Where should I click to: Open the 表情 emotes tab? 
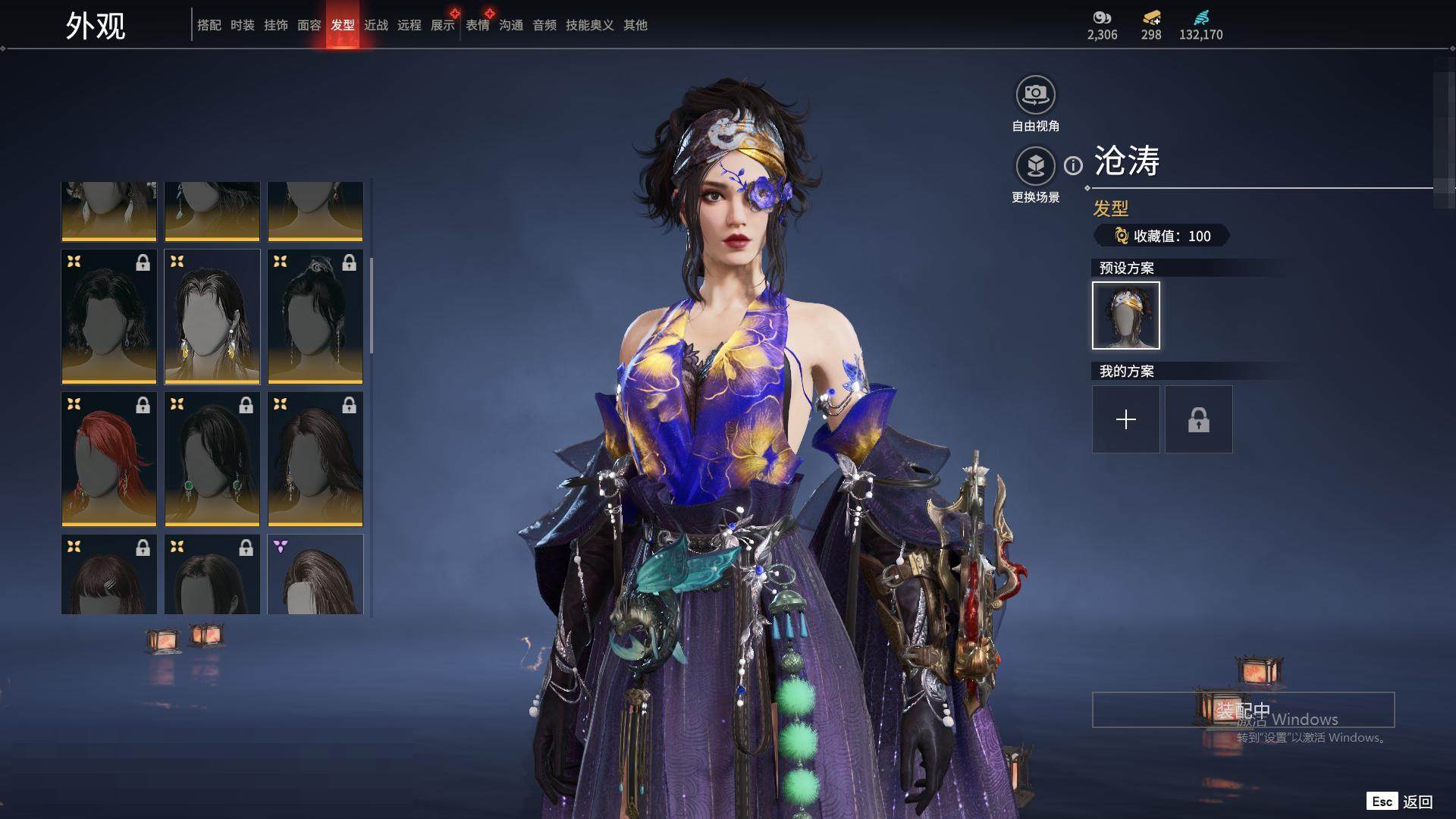point(477,25)
